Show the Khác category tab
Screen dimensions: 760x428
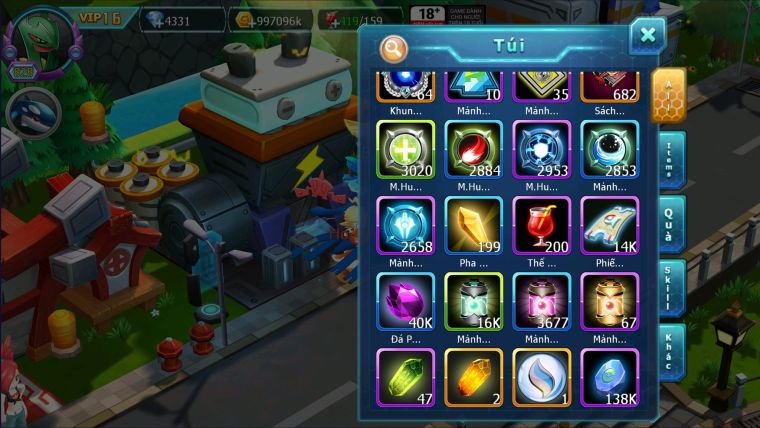(669, 352)
